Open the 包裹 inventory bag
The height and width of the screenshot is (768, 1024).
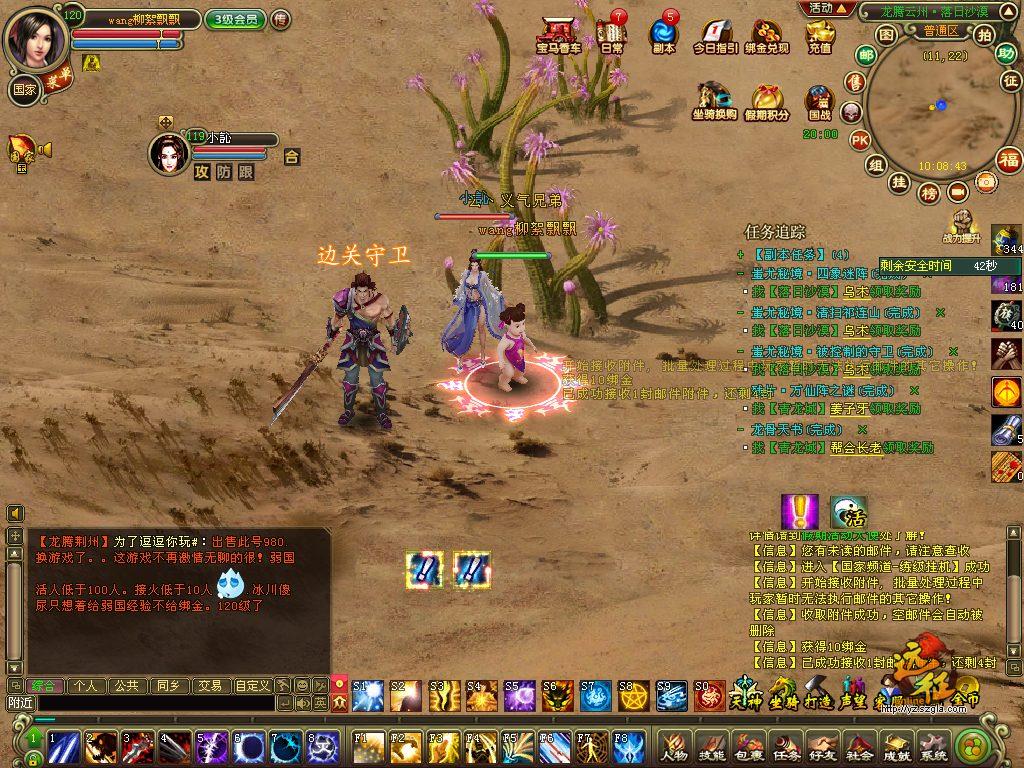pyautogui.click(x=749, y=745)
